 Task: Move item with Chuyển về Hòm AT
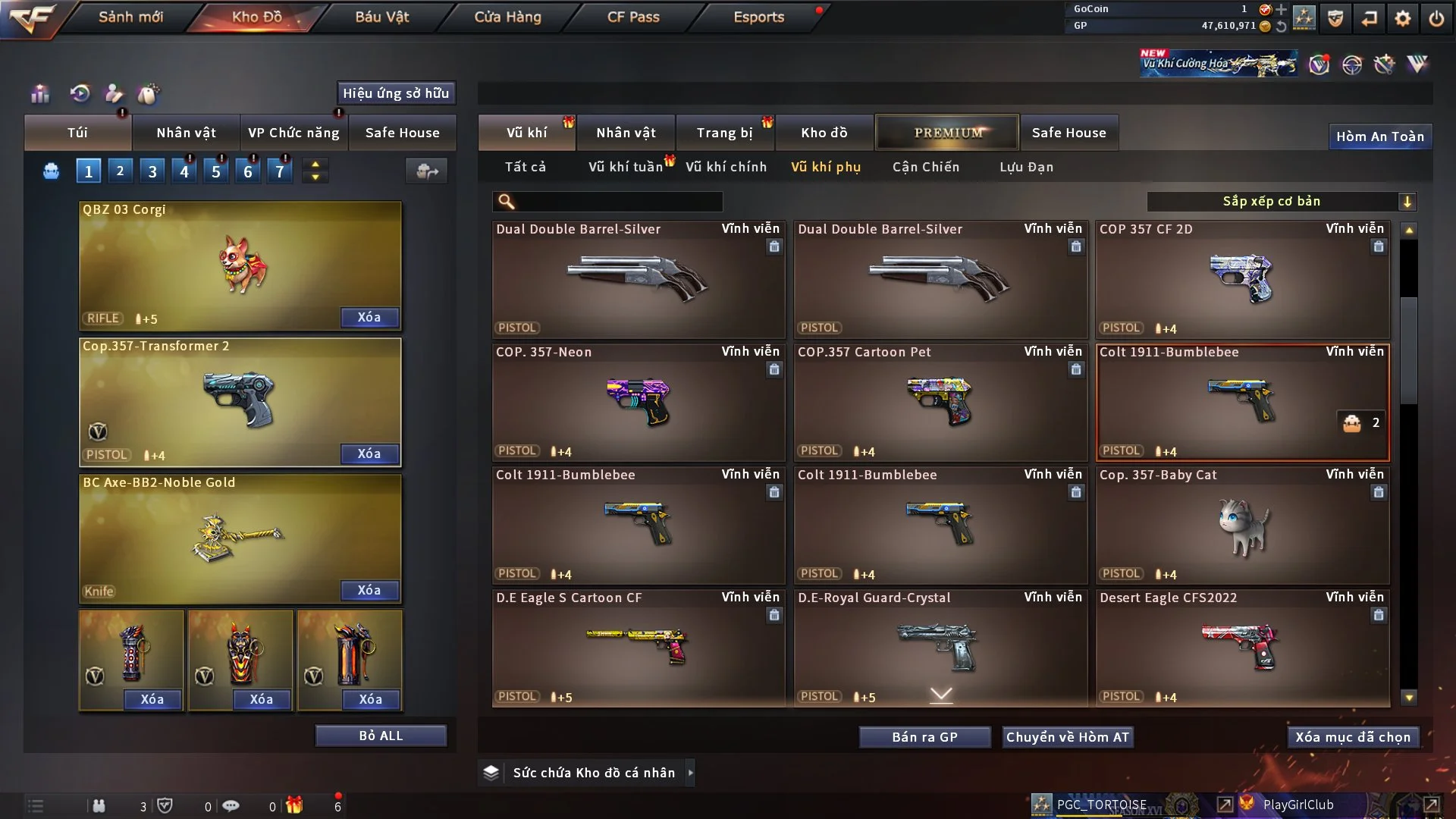click(1068, 737)
